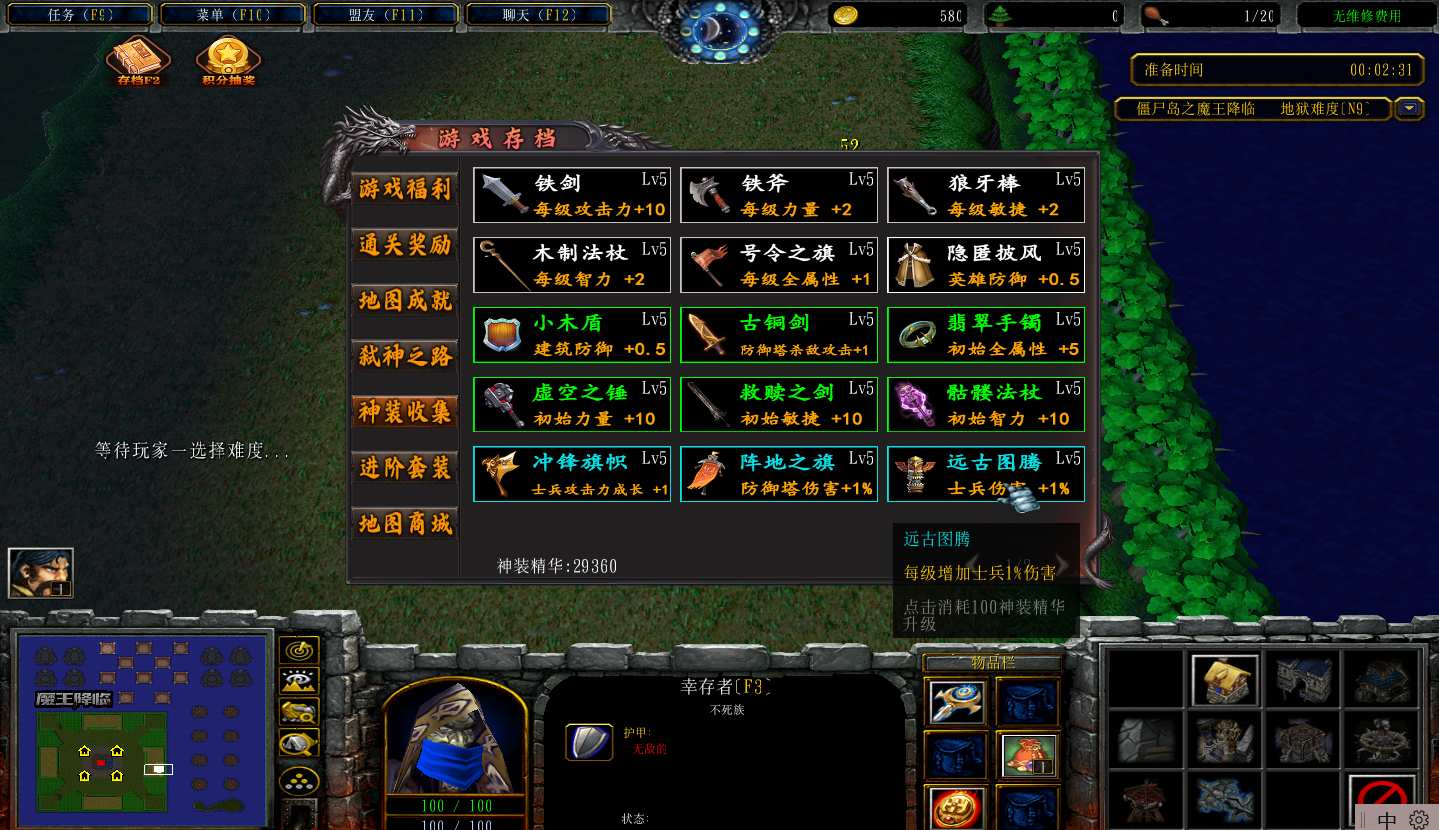
Task: Open the 盟友 (F11) allies menu
Action: 387,15
